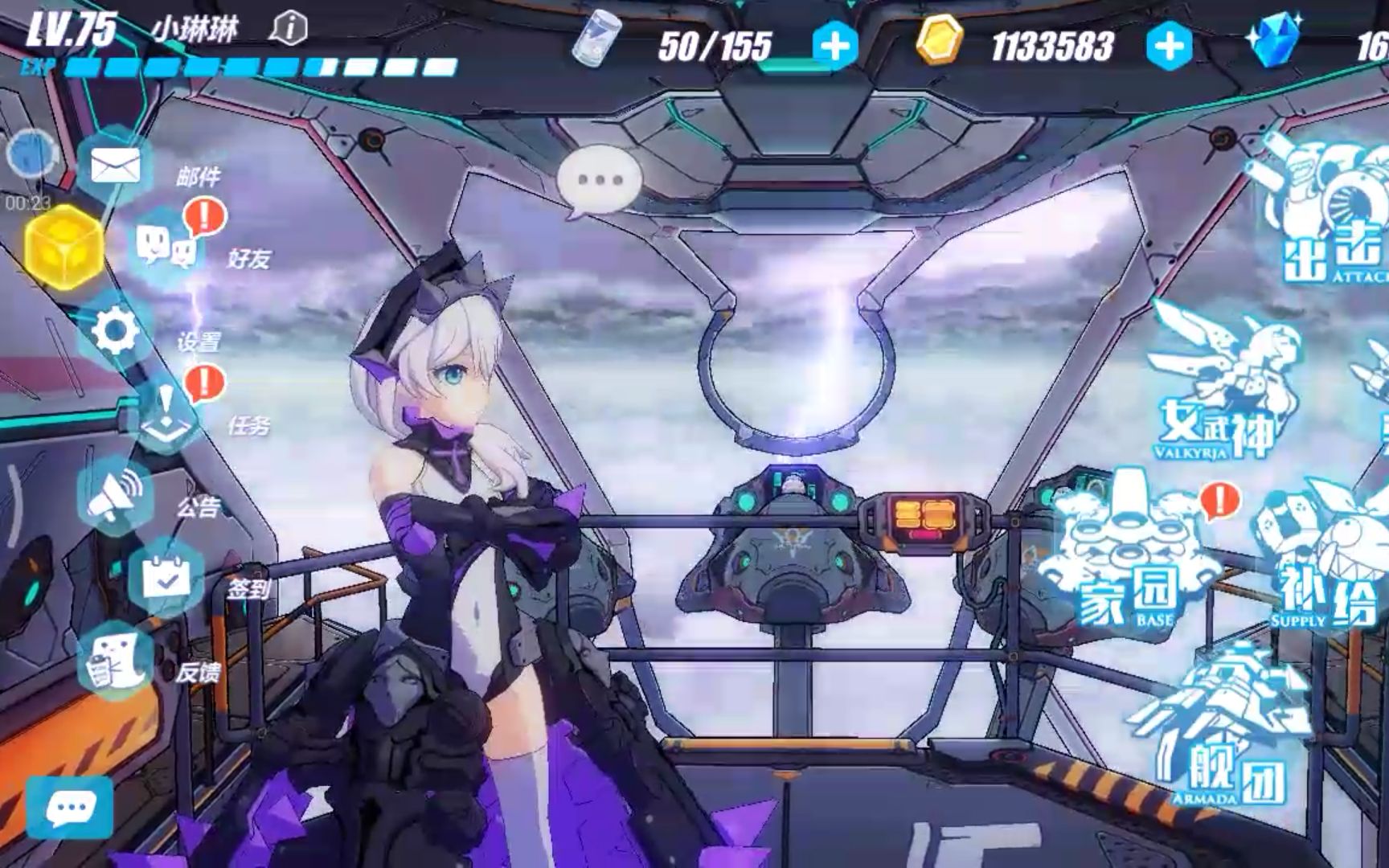Open the daily sign-in calendar
This screenshot has height=868, width=1389.
pos(166,576)
